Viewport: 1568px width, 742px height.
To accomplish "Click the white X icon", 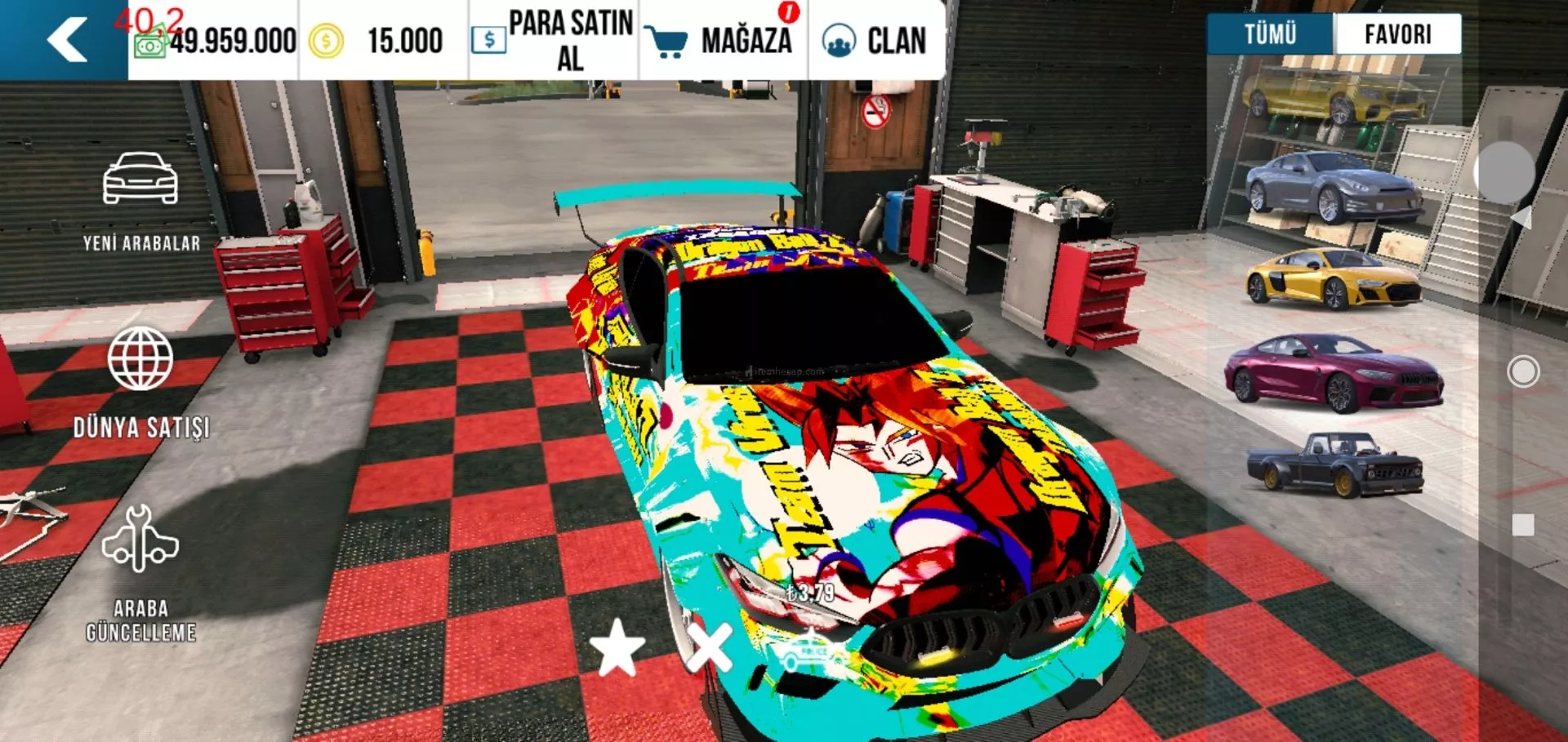I will pyautogui.click(x=709, y=647).
